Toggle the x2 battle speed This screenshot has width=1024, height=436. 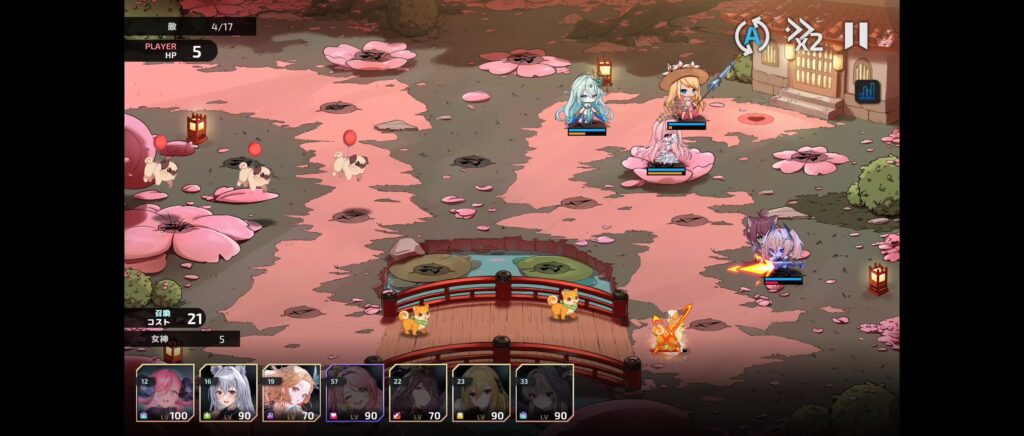coord(804,37)
